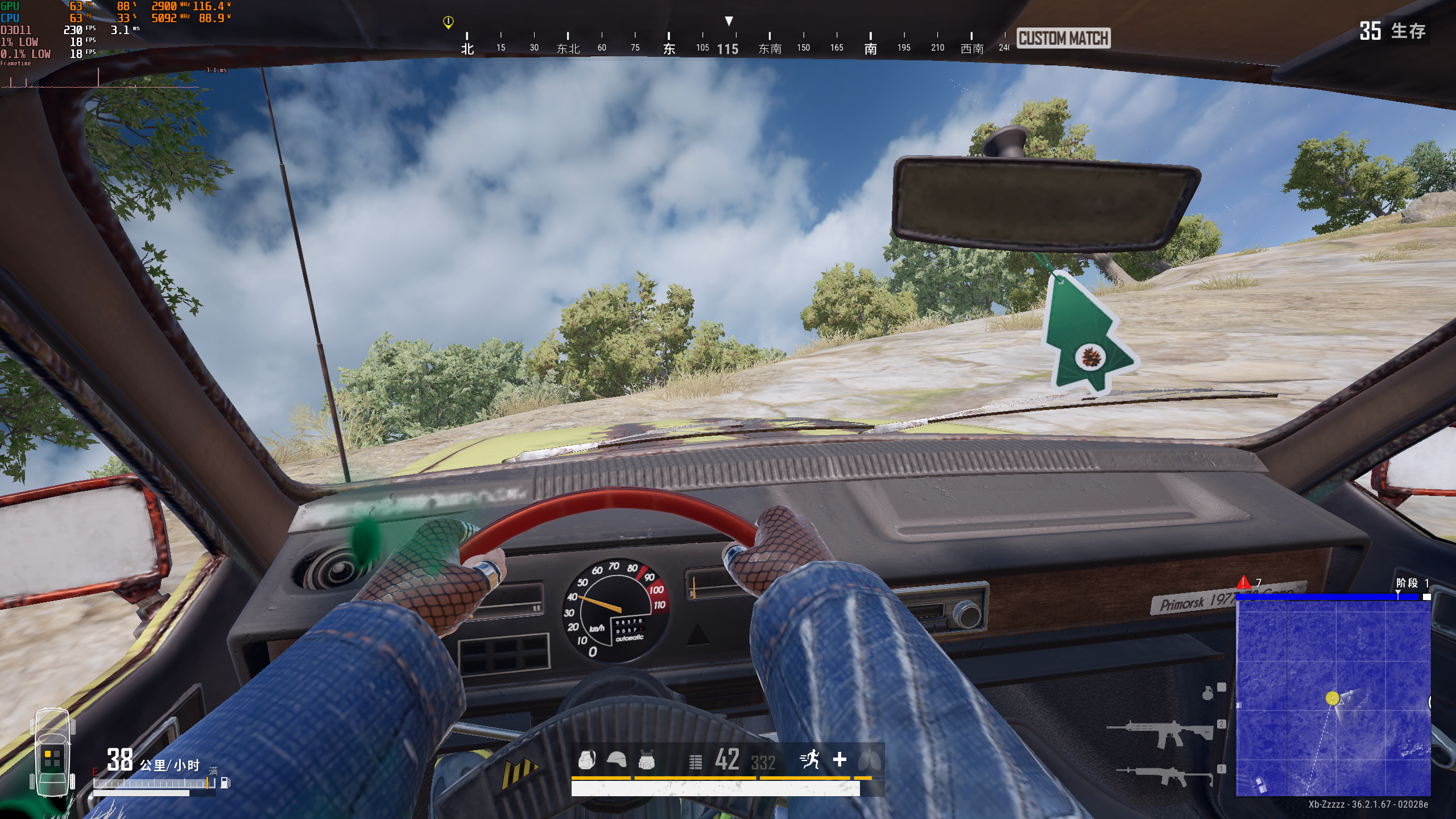Click the yellow compass waypoint marker
This screenshot has width=1456, height=819.
pyautogui.click(x=448, y=22)
